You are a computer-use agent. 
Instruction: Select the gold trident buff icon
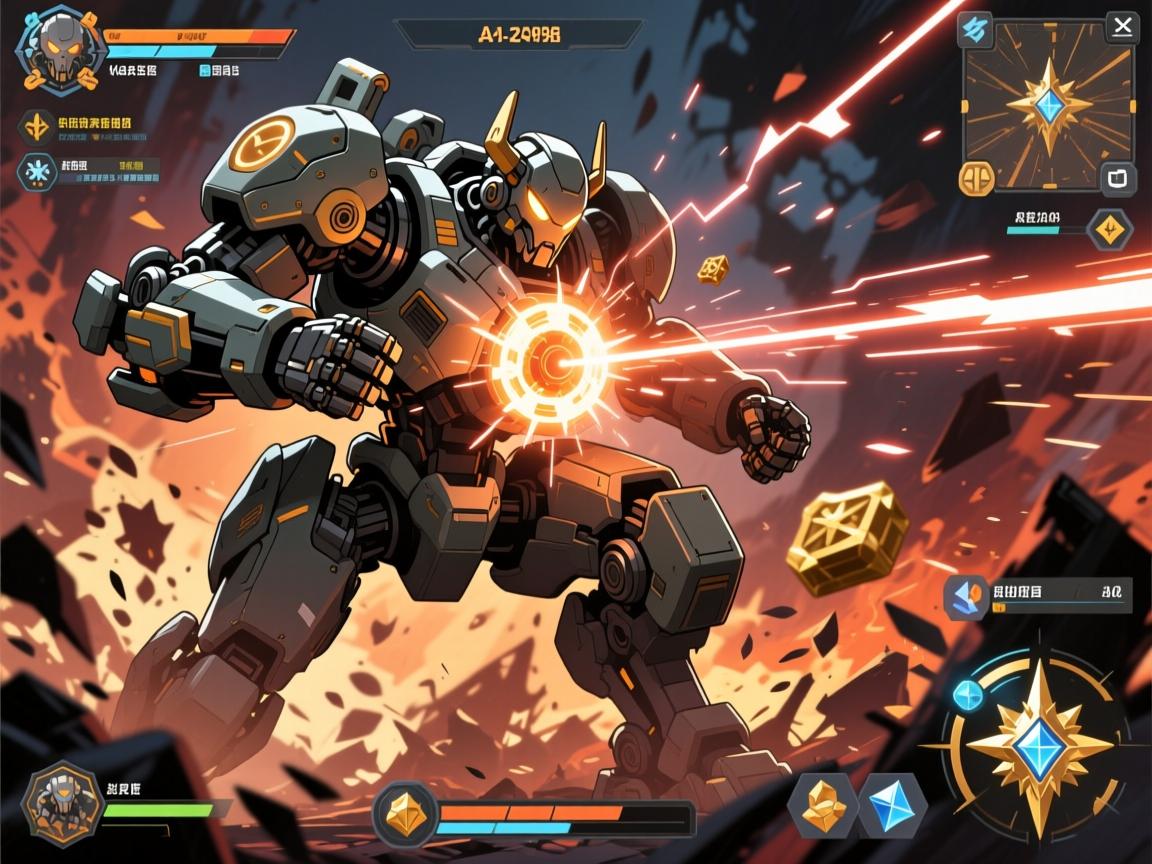pyautogui.click(x=38, y=126)
